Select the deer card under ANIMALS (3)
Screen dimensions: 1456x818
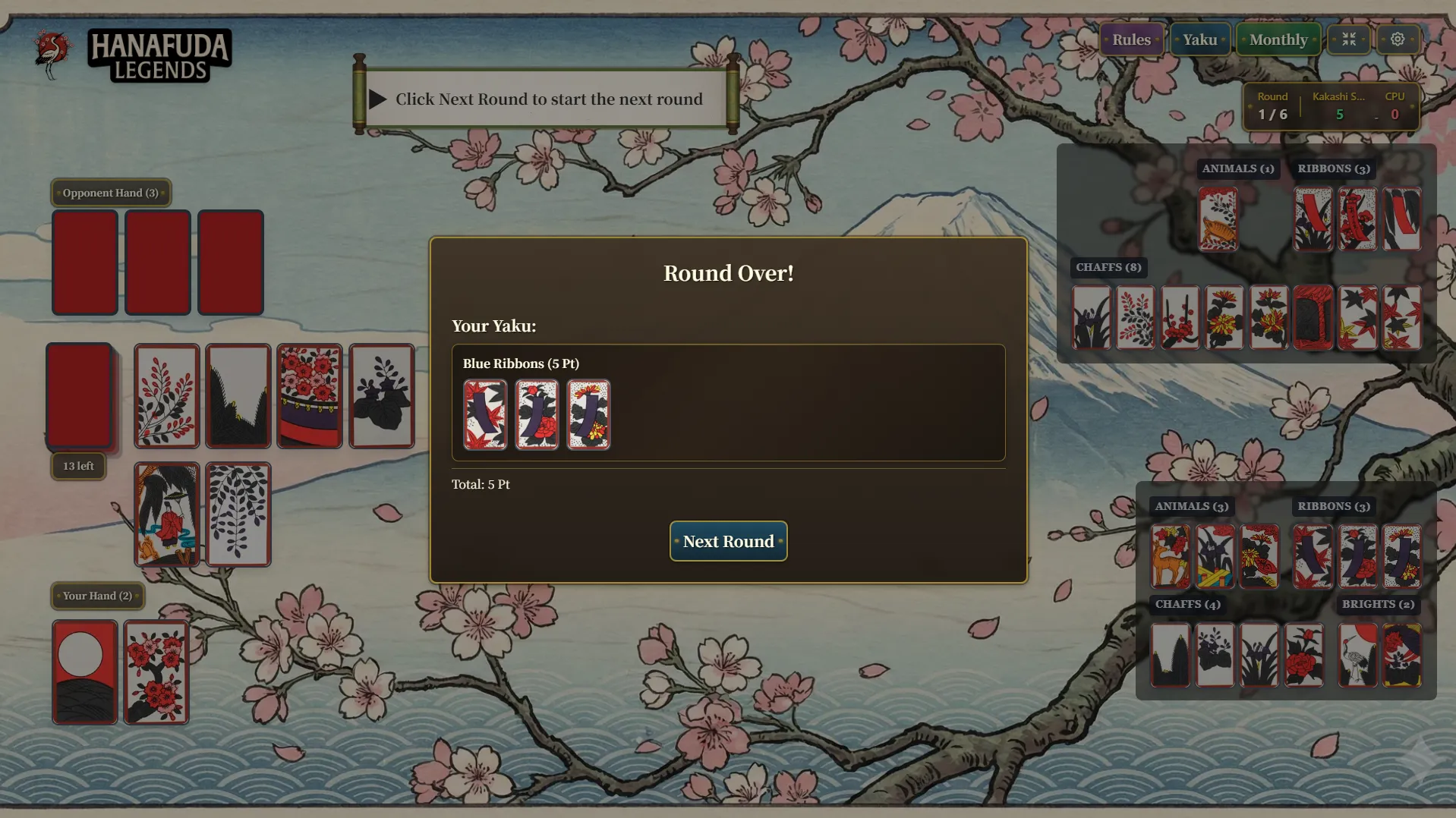tap(1170, 557)
